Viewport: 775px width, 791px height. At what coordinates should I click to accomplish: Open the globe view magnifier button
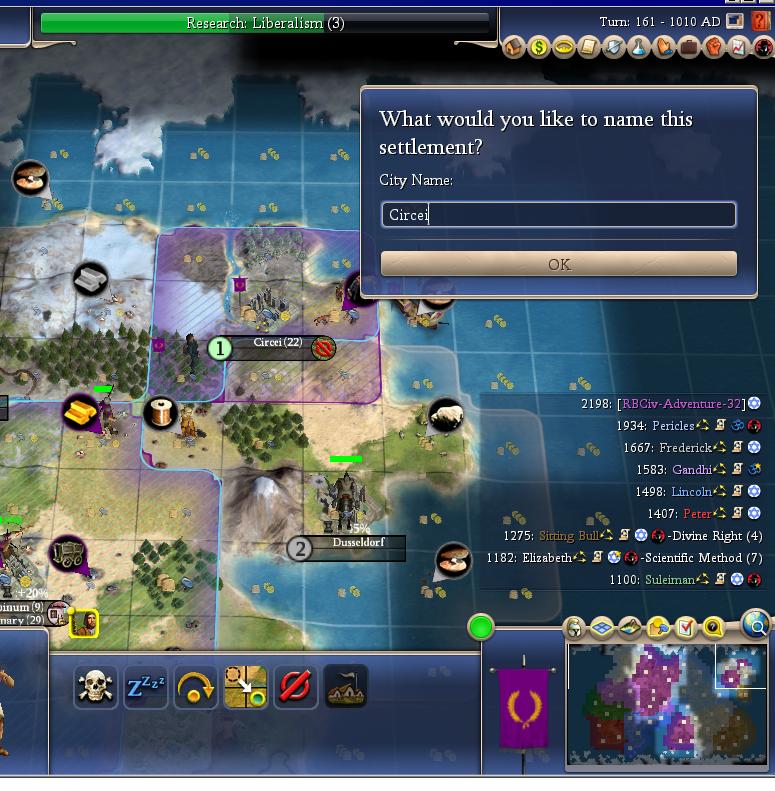tap(757, 627)
